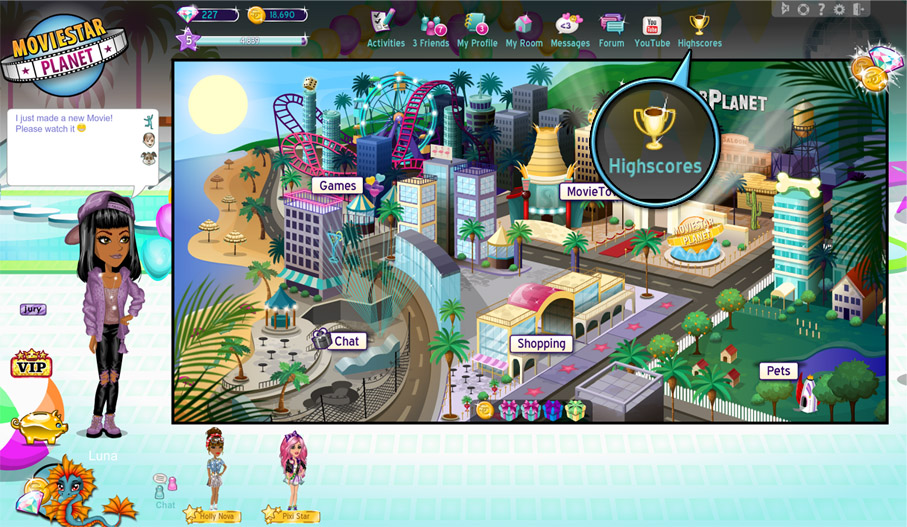Viewport: 907px width, 527px height.
Task: Show the Highscores trophy menu
Action: coord(699,29)
